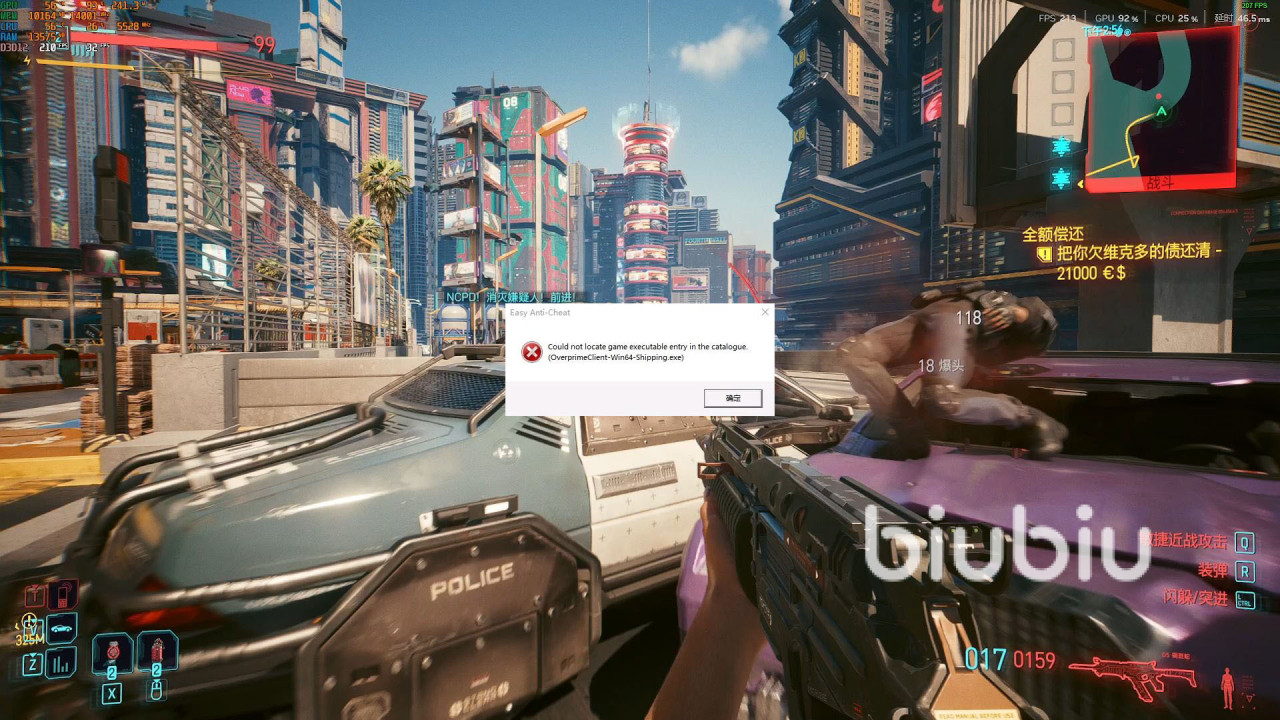1280x720 pixels.
Task: Select the equipped rifle weapon icon
Action: click(1131, 671)
